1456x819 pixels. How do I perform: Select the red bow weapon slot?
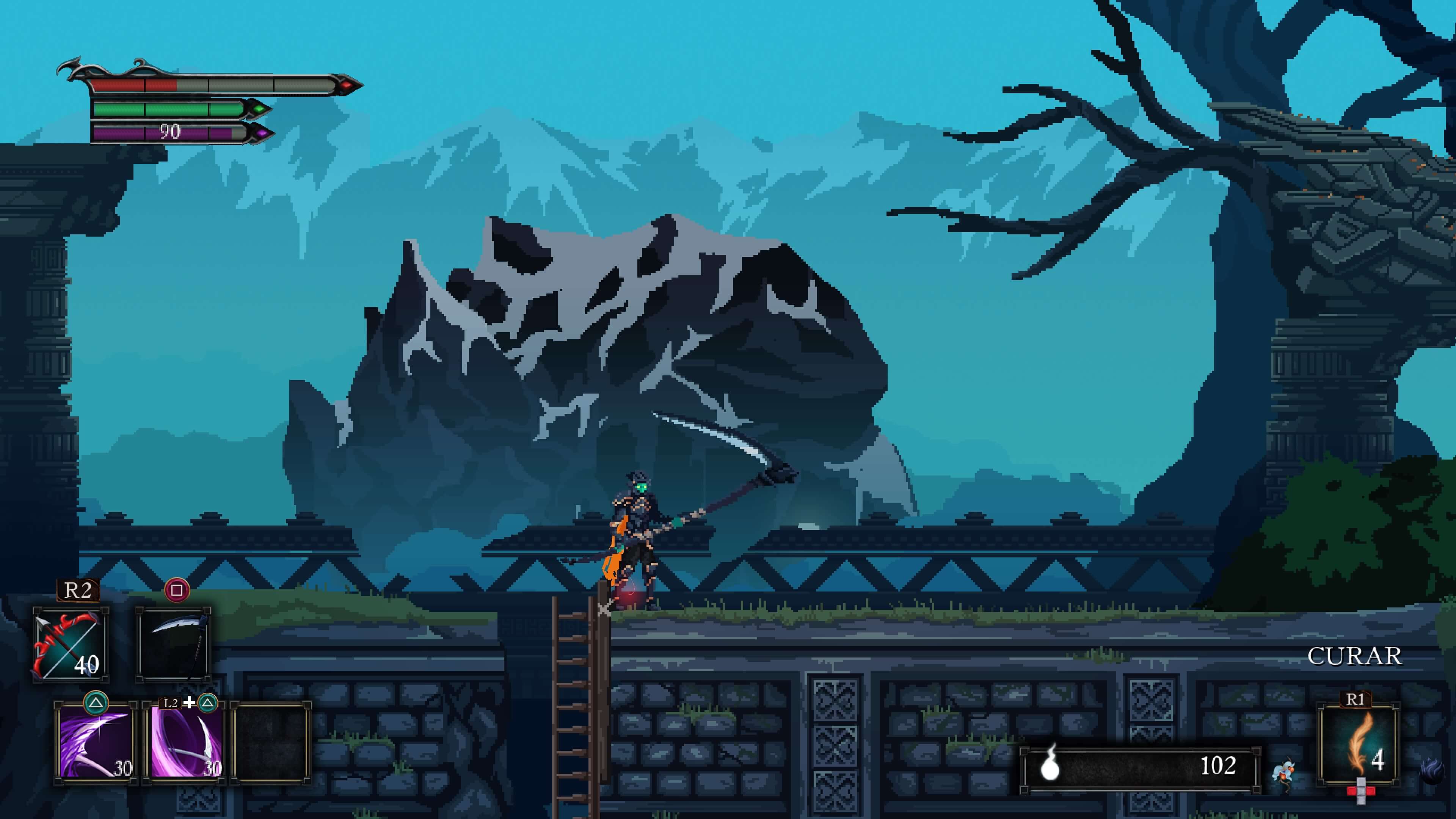click(x=71, y=644)
